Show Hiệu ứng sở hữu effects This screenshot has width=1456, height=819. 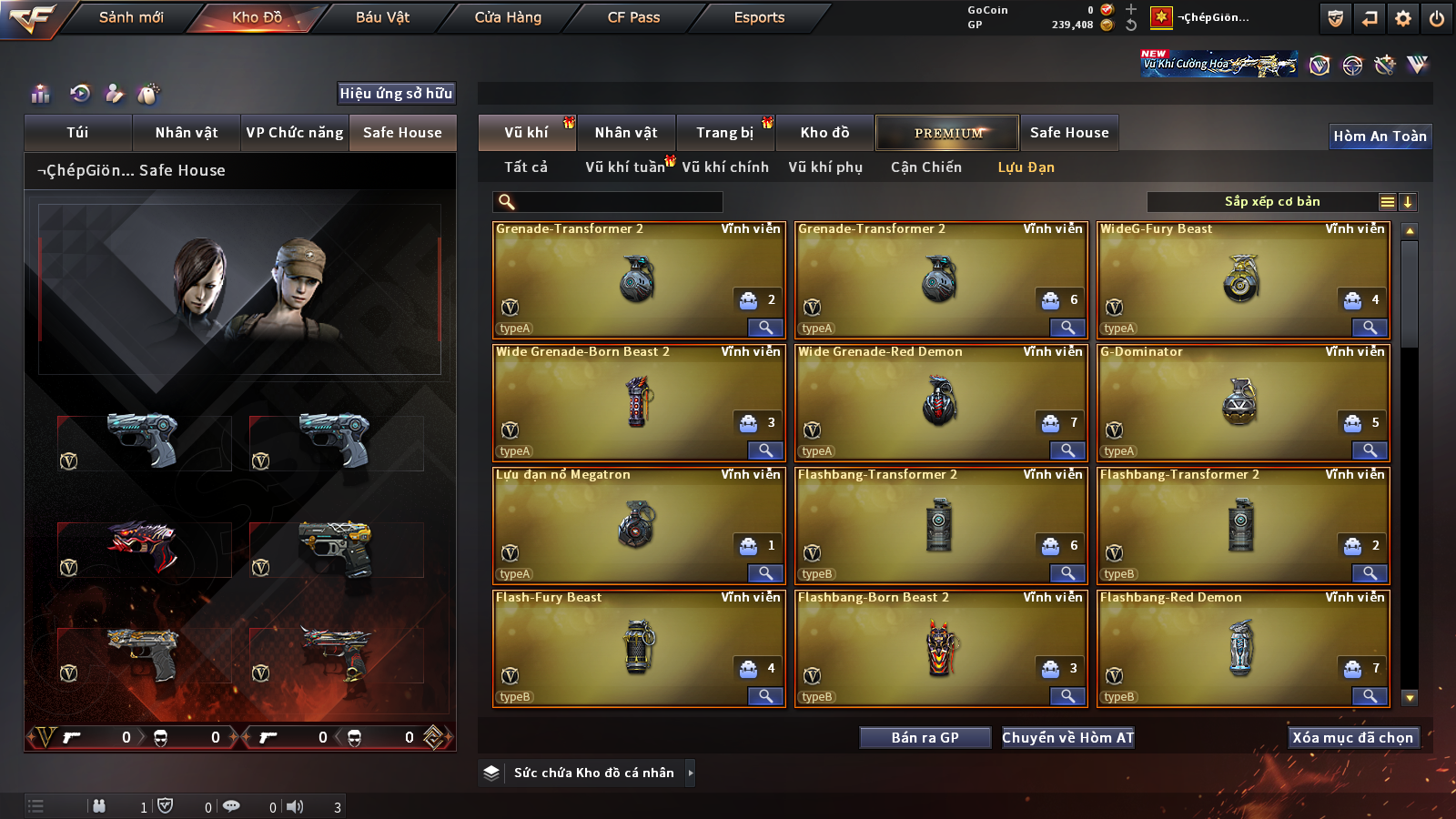coord(396,93)
